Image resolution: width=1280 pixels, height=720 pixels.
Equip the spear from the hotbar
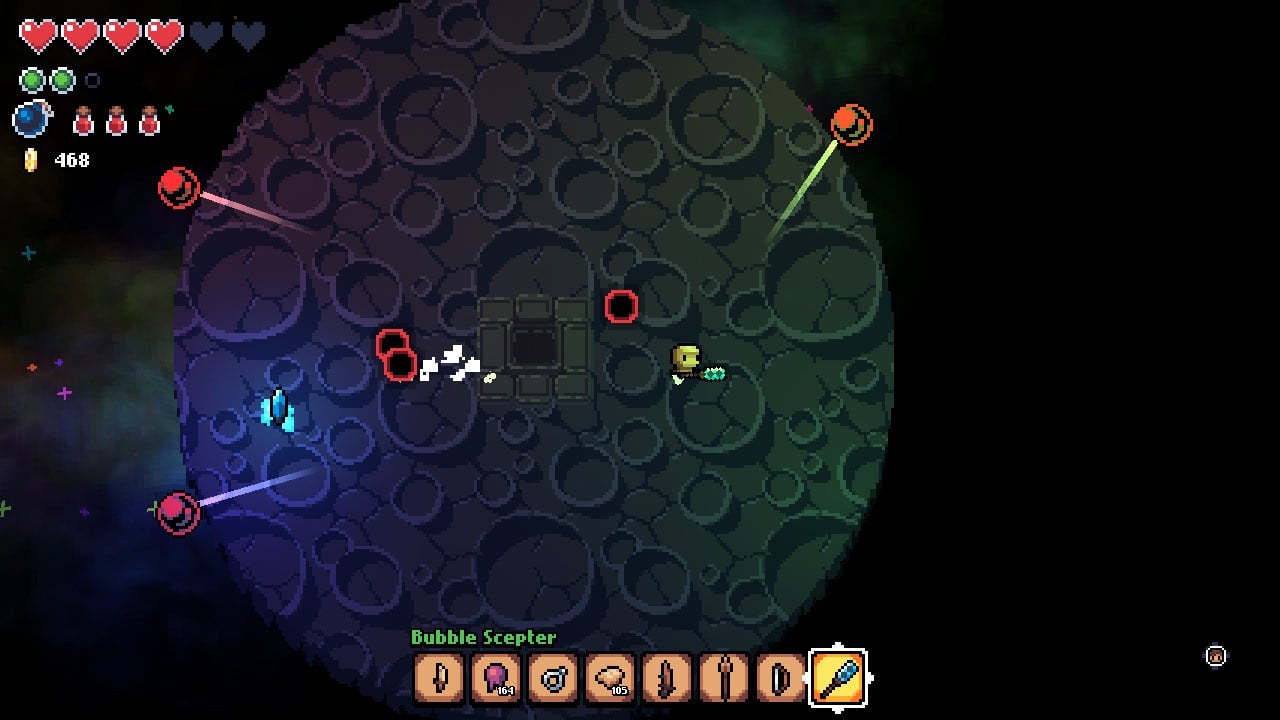point(724,679)
